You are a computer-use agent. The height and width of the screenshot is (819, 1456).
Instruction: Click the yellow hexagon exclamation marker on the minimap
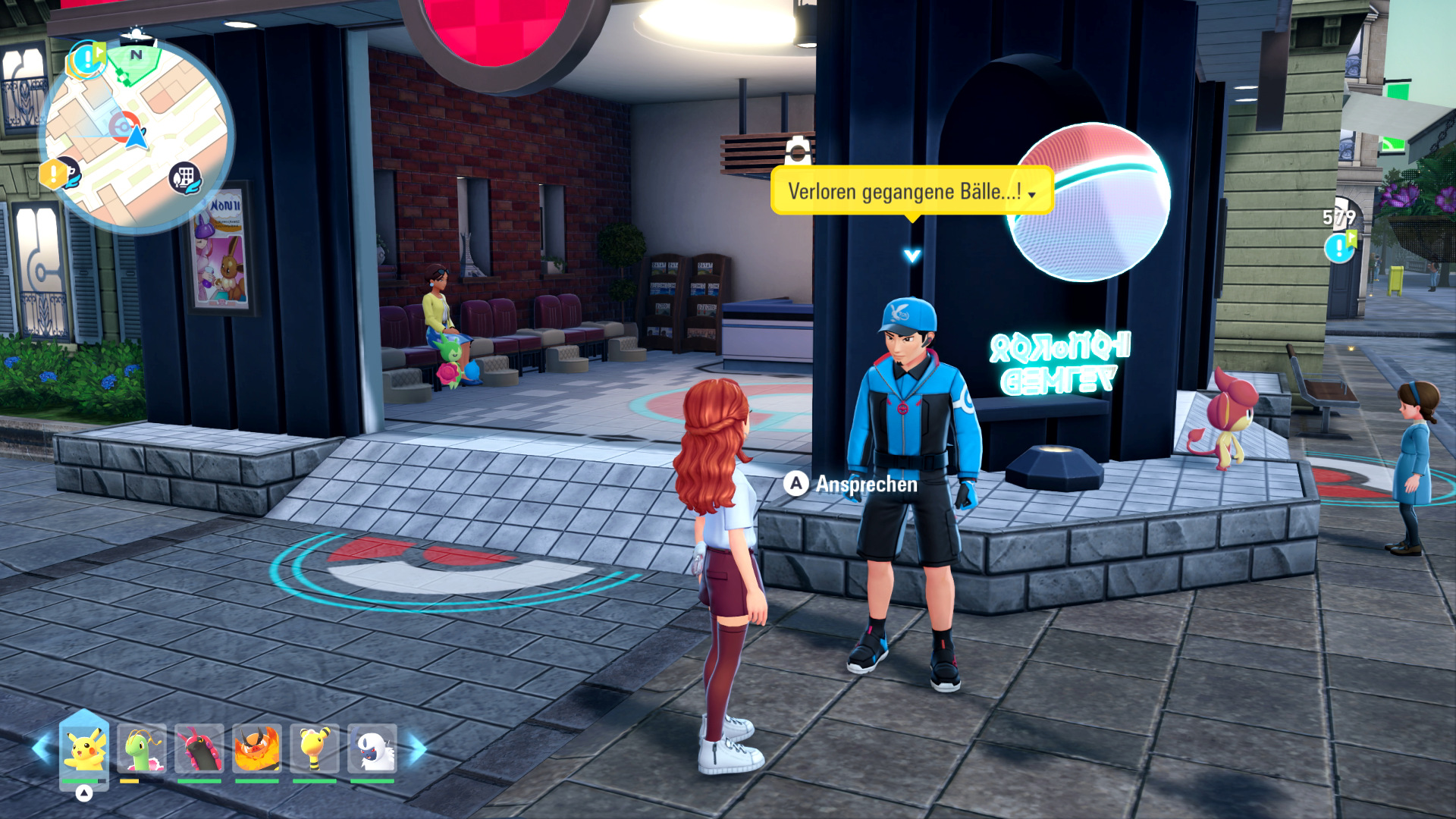pyautogui.click(x=53, y=174)
